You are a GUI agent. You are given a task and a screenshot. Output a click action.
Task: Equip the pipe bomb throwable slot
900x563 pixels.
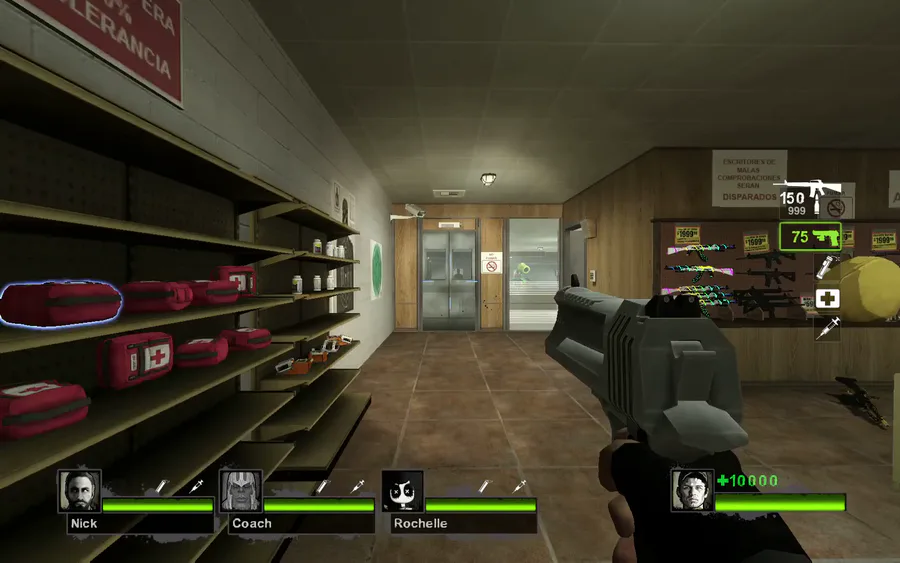pyautogui.click(x=827, y=267)
